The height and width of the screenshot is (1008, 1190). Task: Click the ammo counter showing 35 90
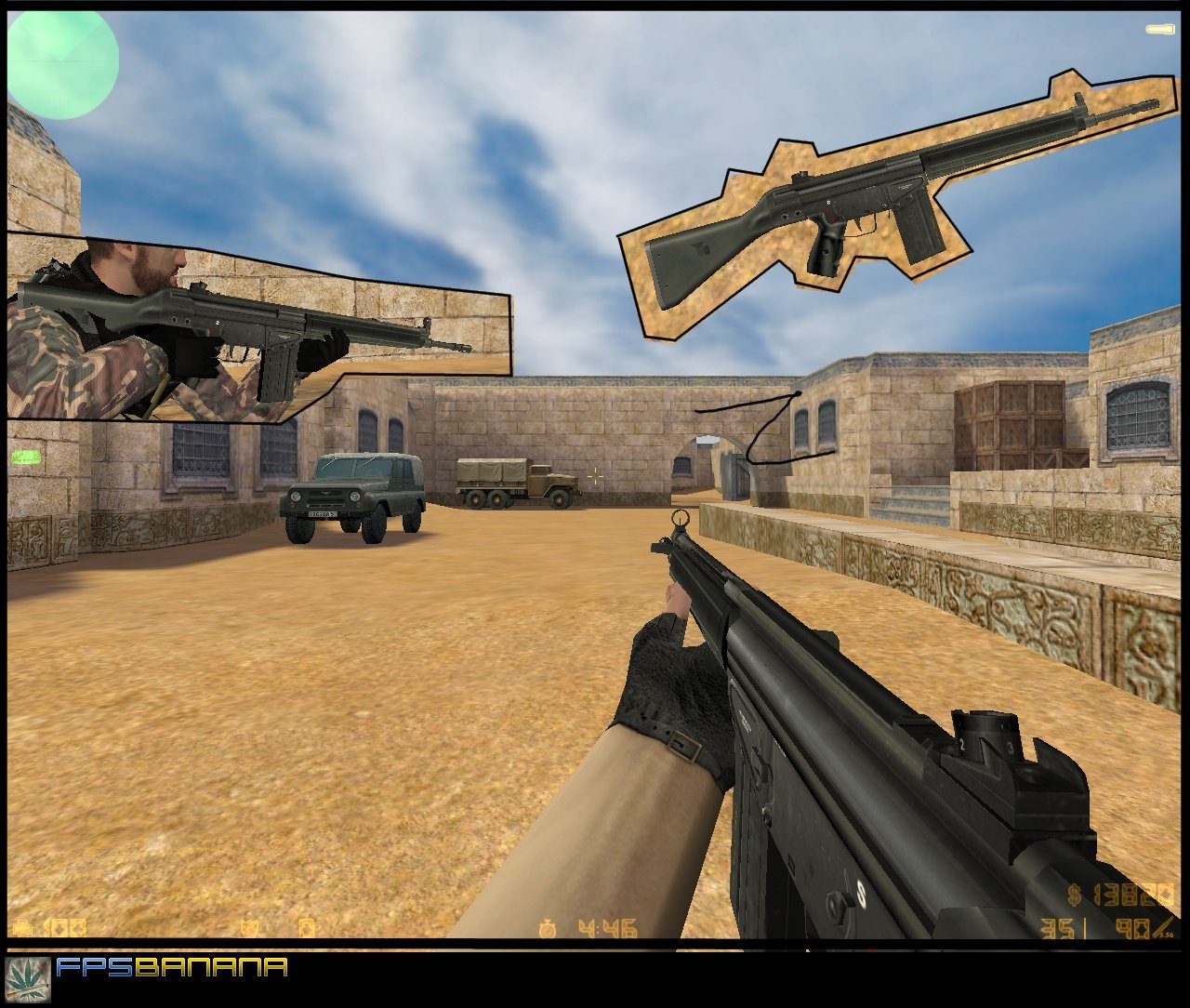1097,930
